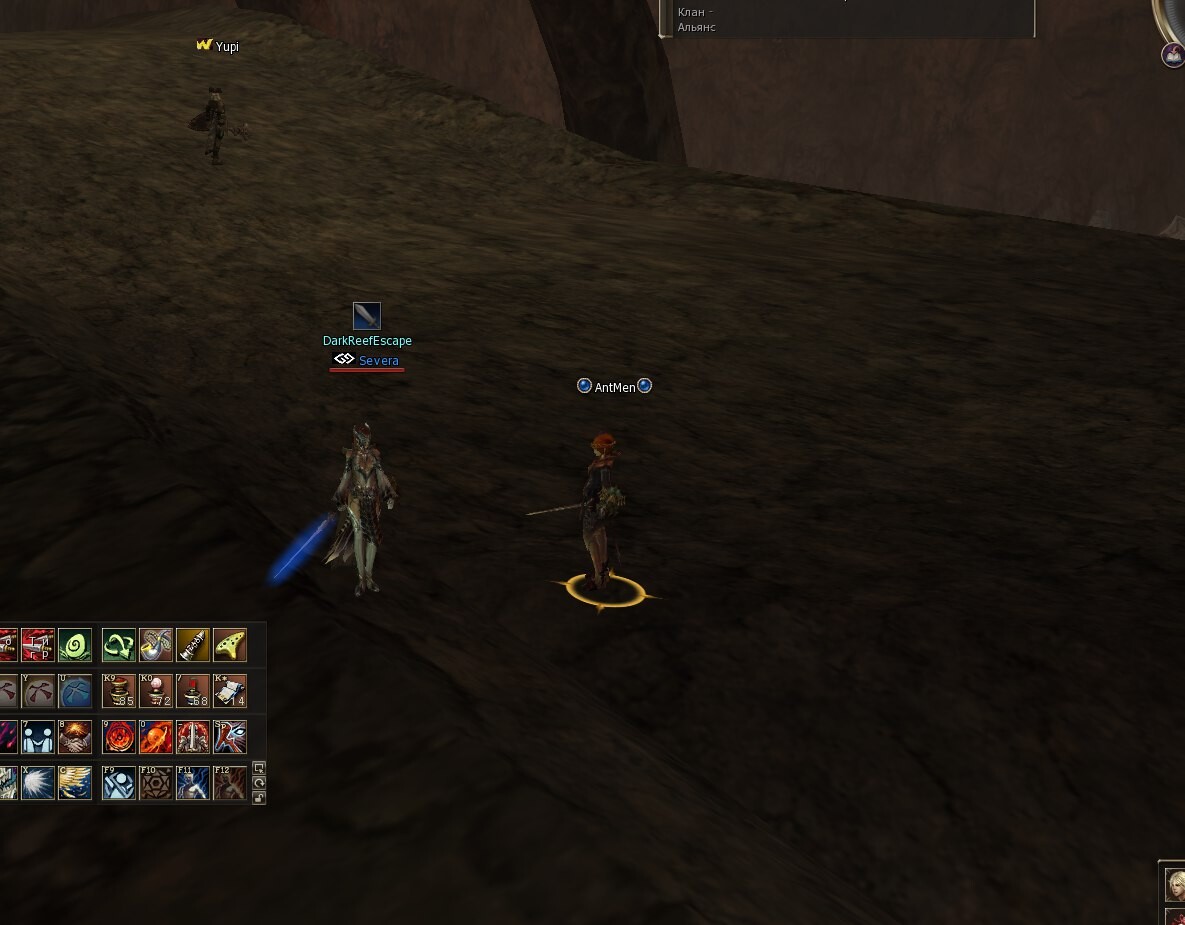Activate the handshake explosion skill
This screenshot has height=925, width=1185.
coord(75,737)
